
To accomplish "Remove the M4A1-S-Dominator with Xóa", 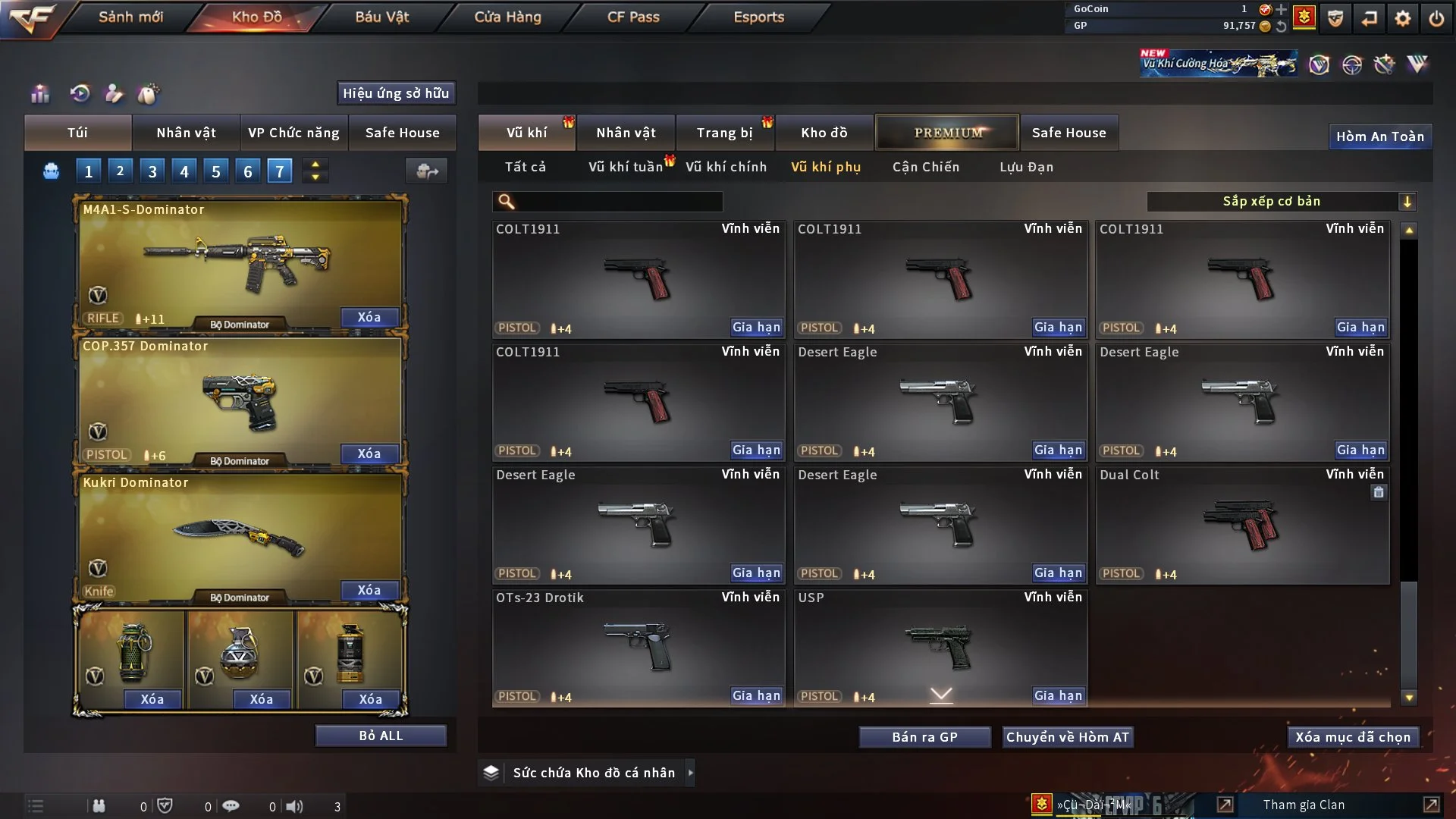I will click(369, 317).
